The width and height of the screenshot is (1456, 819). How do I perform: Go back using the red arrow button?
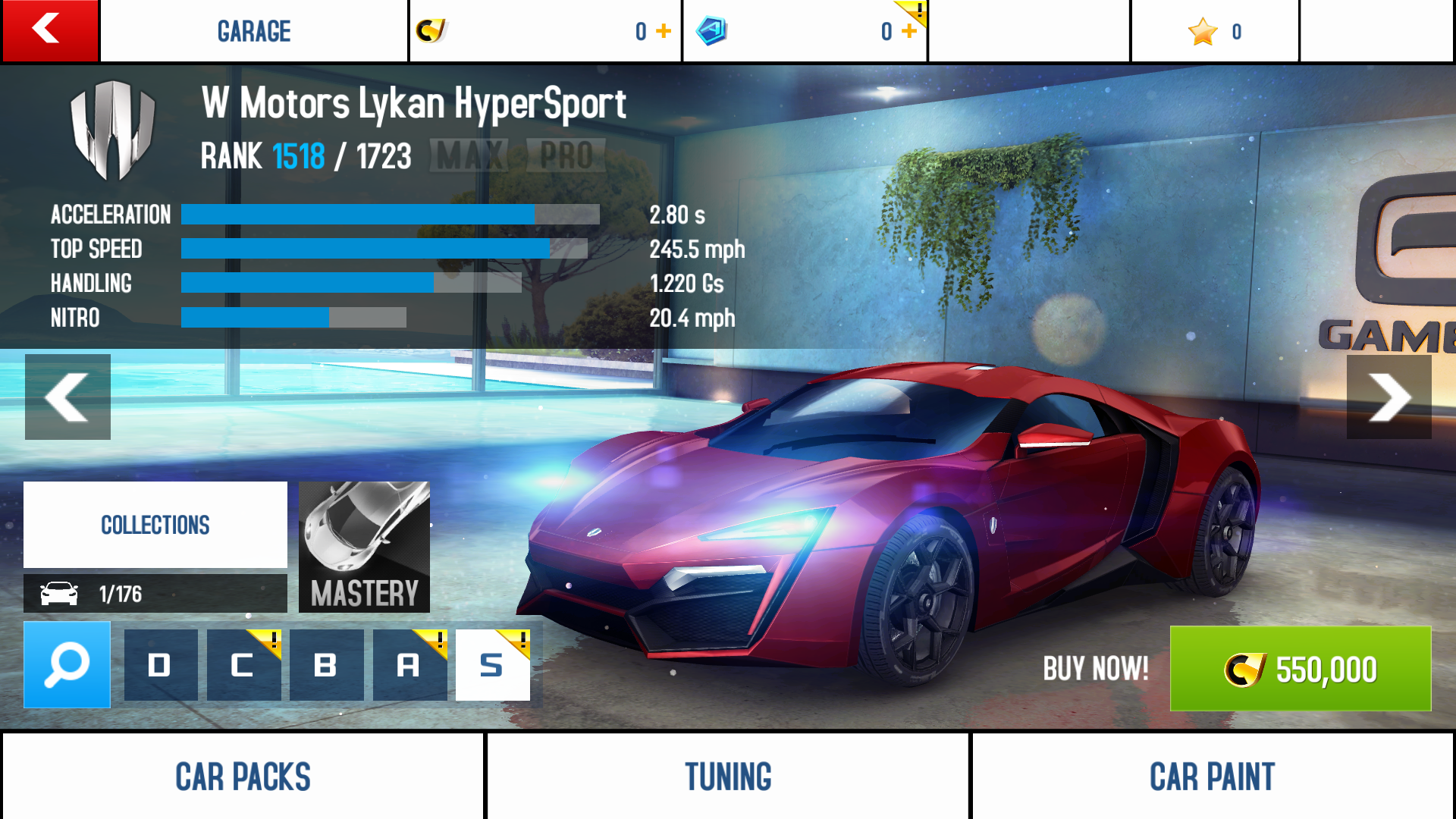pos(49,30)
